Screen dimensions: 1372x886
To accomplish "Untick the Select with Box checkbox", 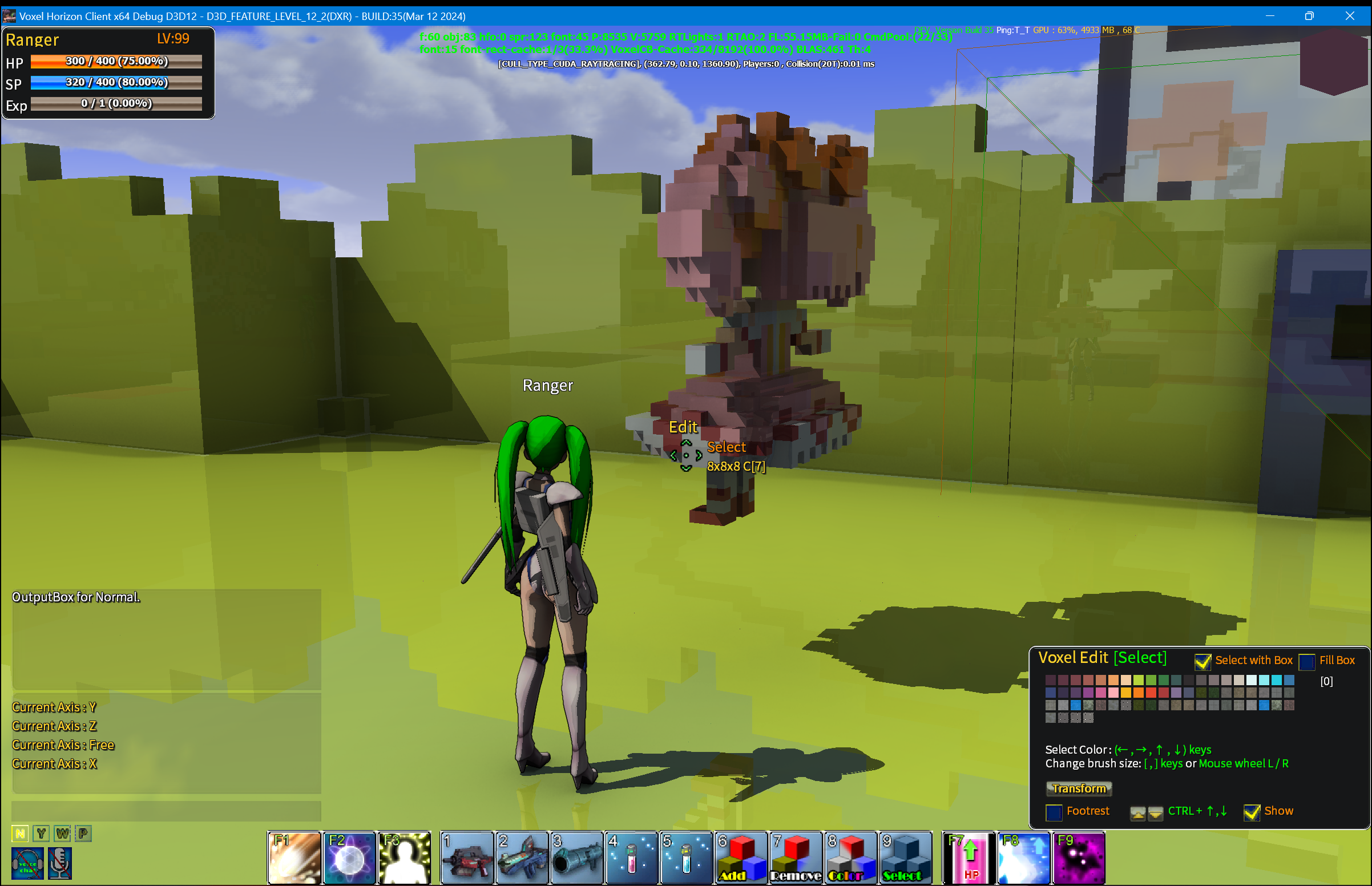I will pyautogui.click(x=1202, y=662).
